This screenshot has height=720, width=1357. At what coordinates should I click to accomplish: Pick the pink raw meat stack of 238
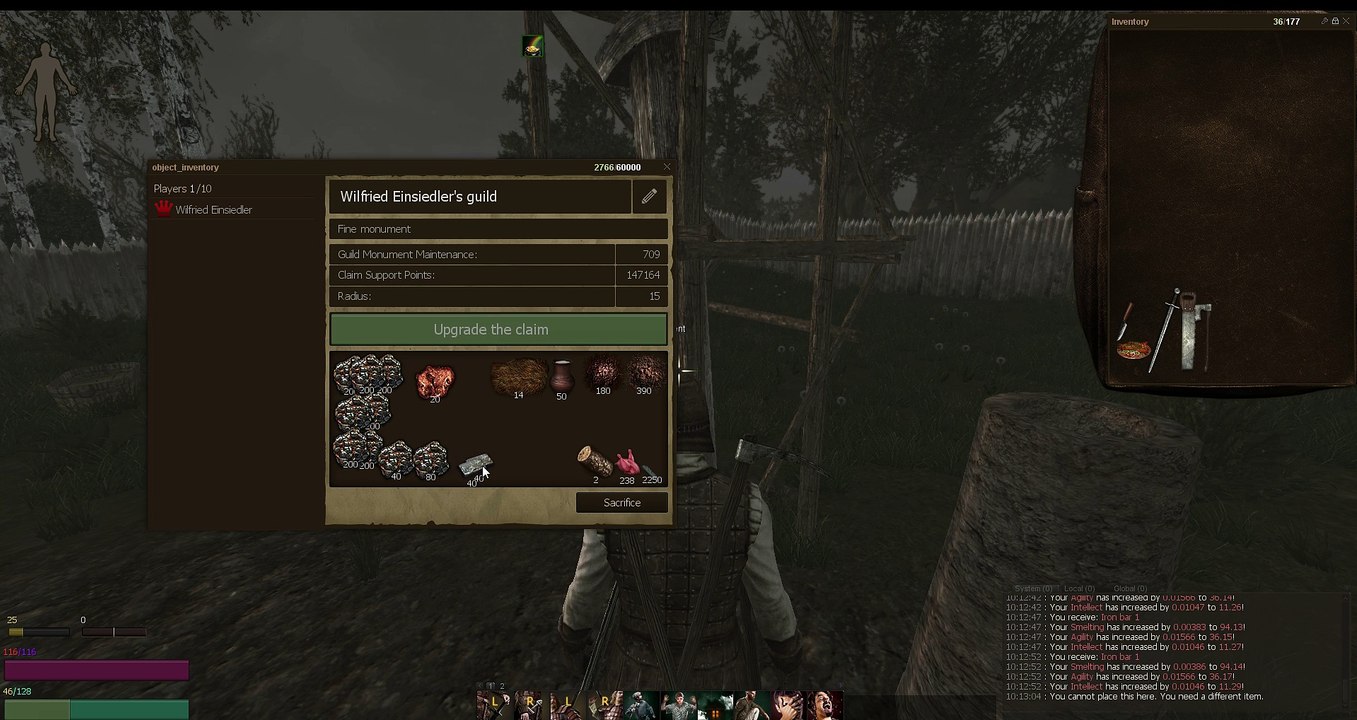(x=626, y=463)
